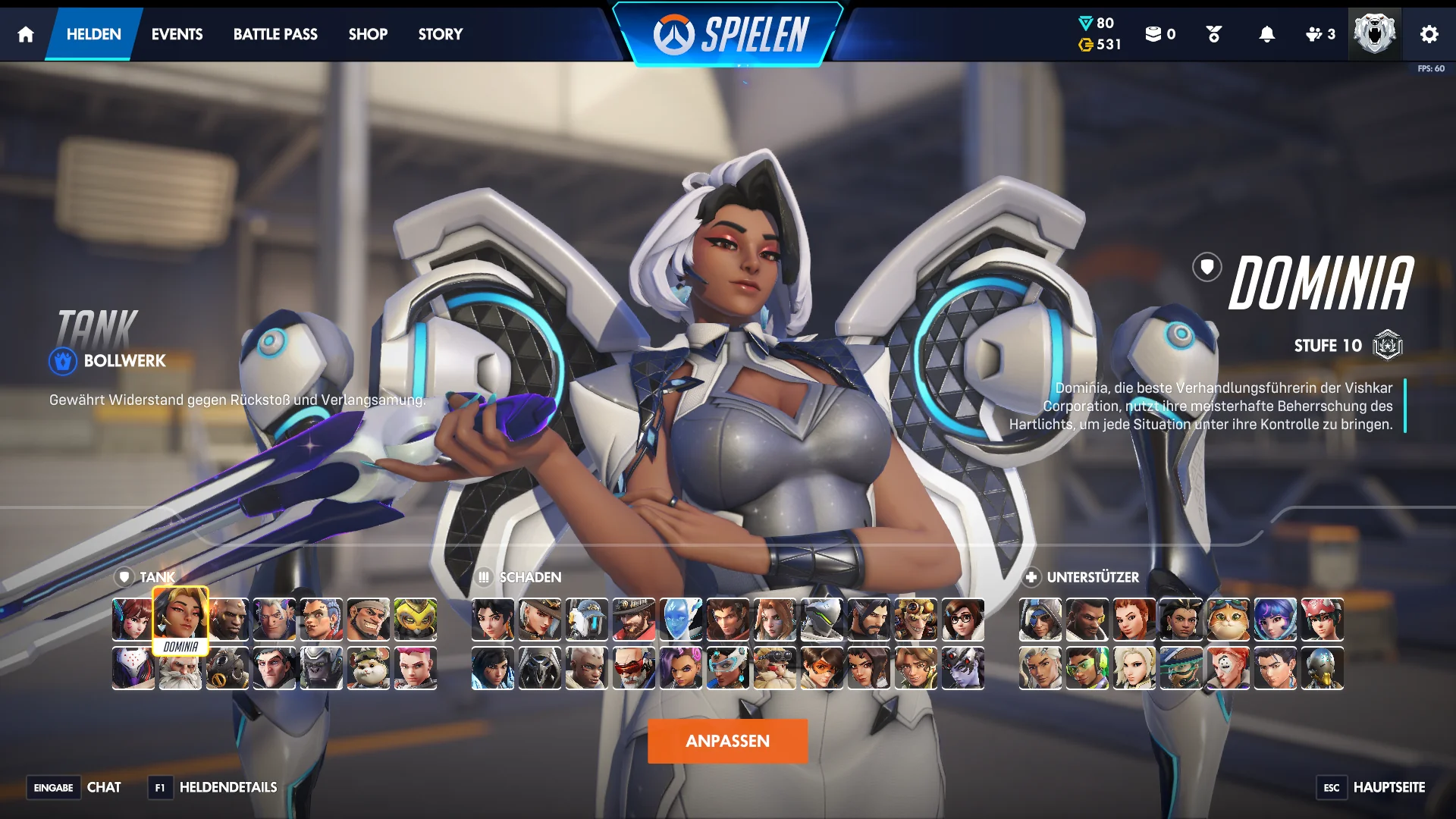The height and width of the screenshot is (819, 1456).
Task: Click the player avatar bear portrait
Action: (1375, 33)
